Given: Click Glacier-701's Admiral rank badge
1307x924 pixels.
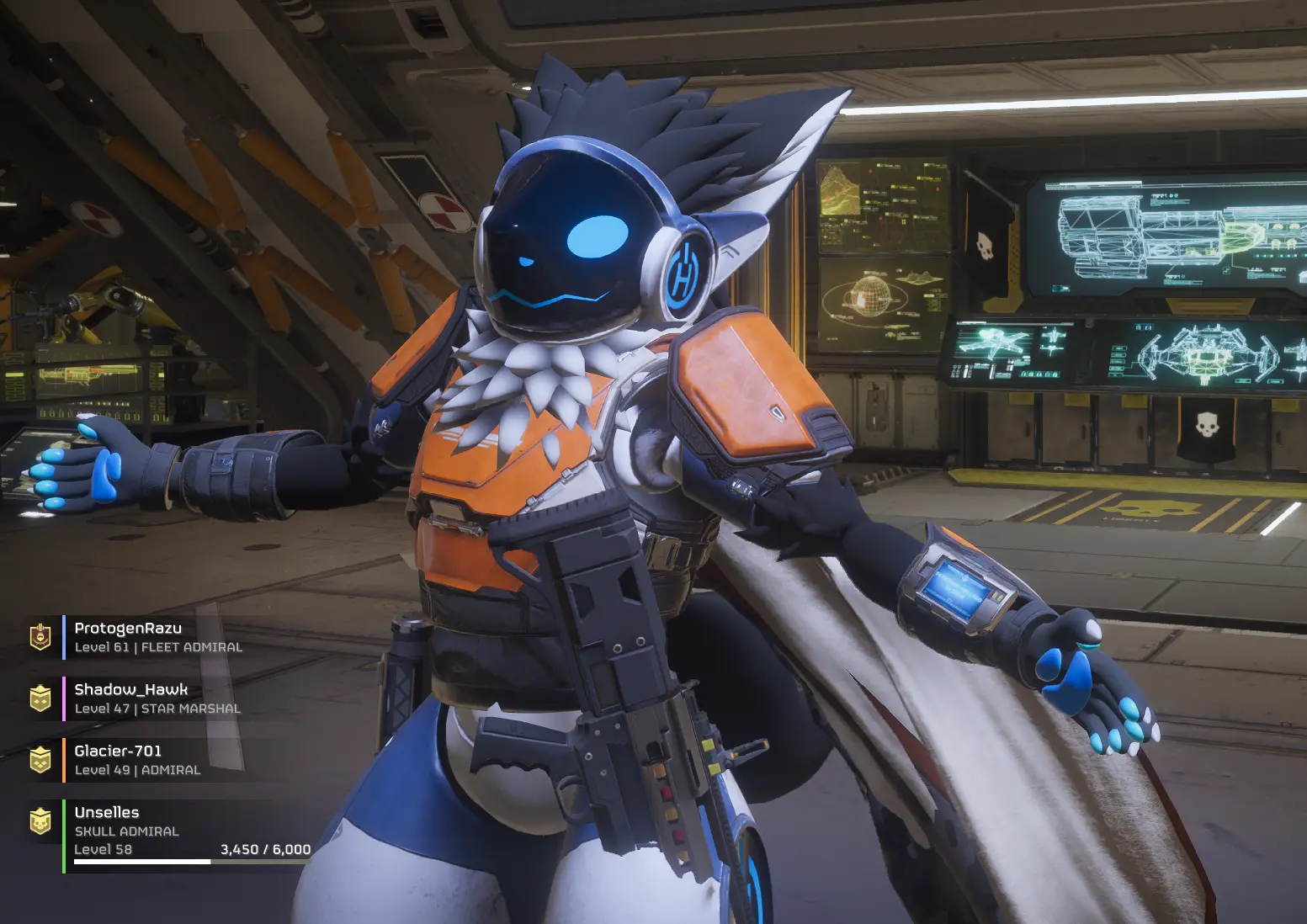Looking at the screenshot, I should click(x=40, y=760).
